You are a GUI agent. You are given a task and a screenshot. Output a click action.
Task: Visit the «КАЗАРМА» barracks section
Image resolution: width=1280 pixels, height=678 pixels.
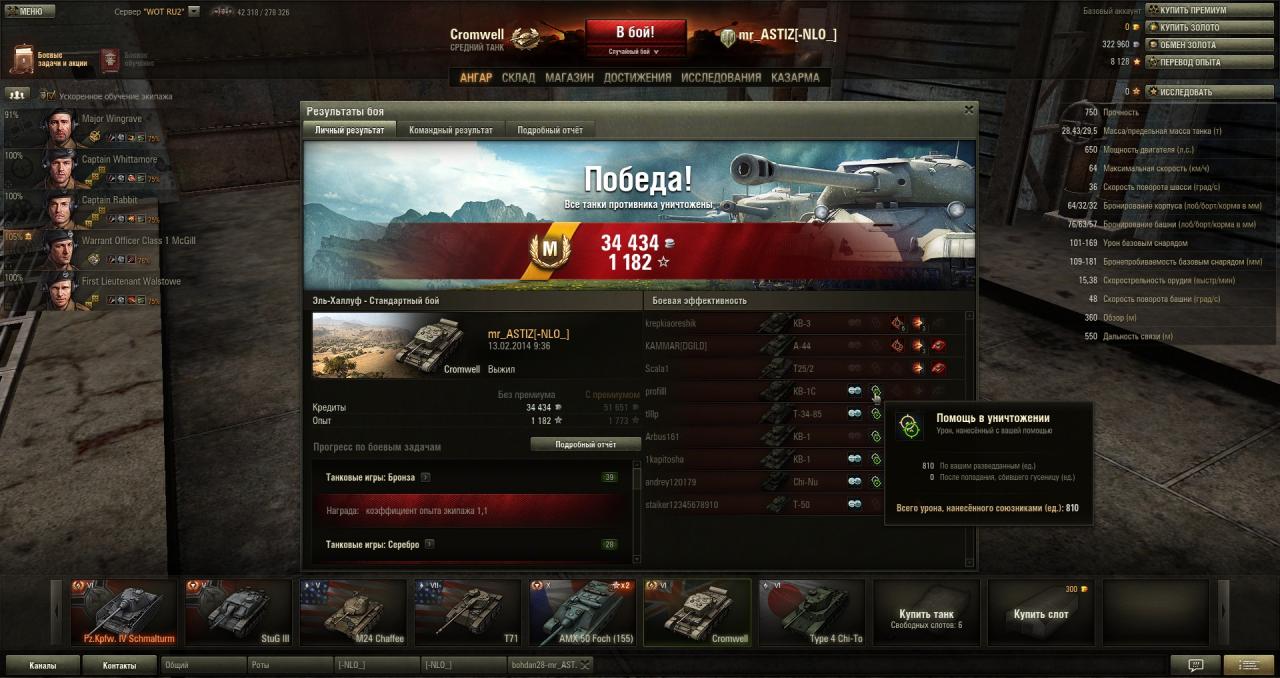(x=795, y=77)
